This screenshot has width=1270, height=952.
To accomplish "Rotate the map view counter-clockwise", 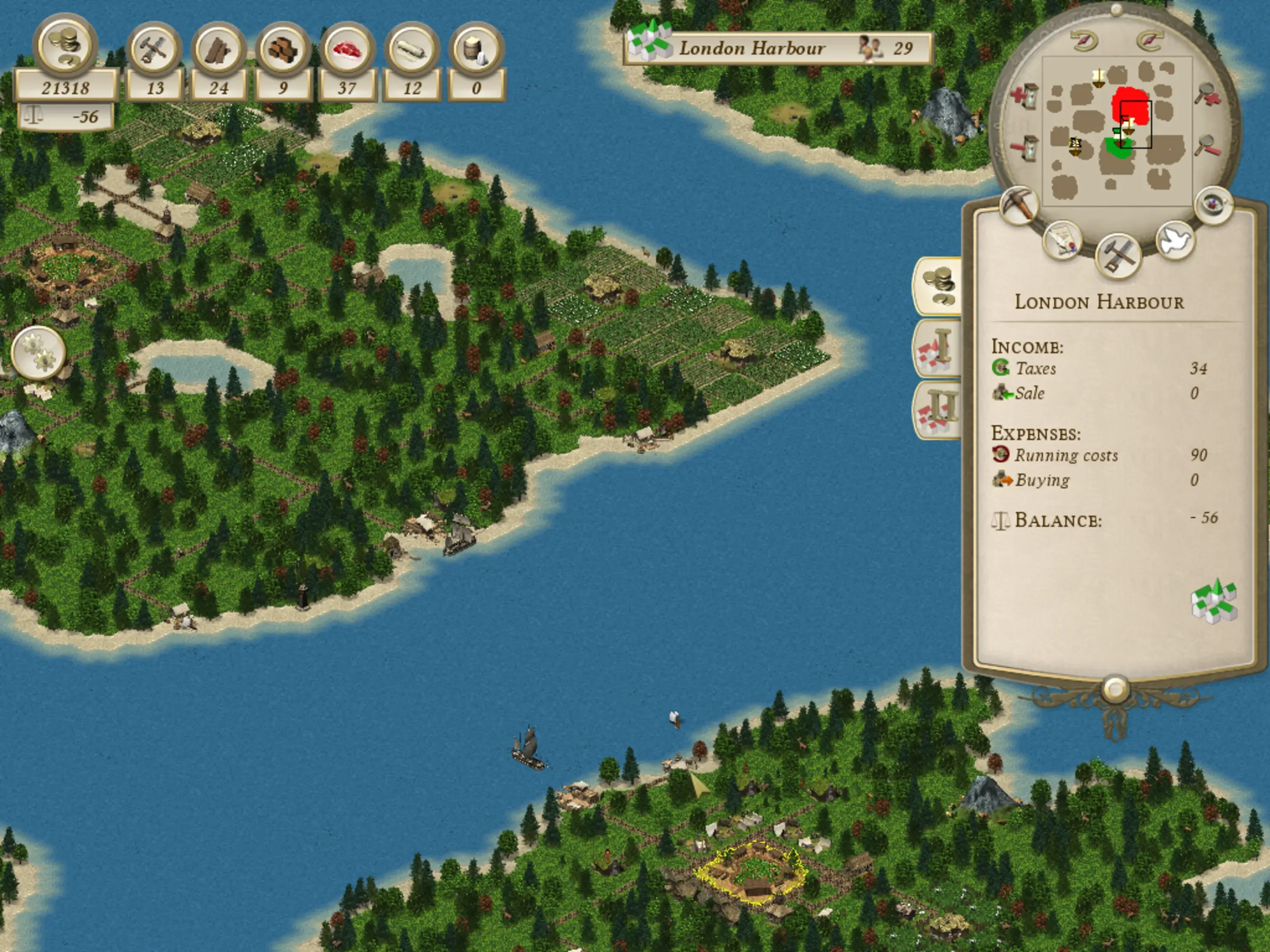I will [x=1083, y=40].
